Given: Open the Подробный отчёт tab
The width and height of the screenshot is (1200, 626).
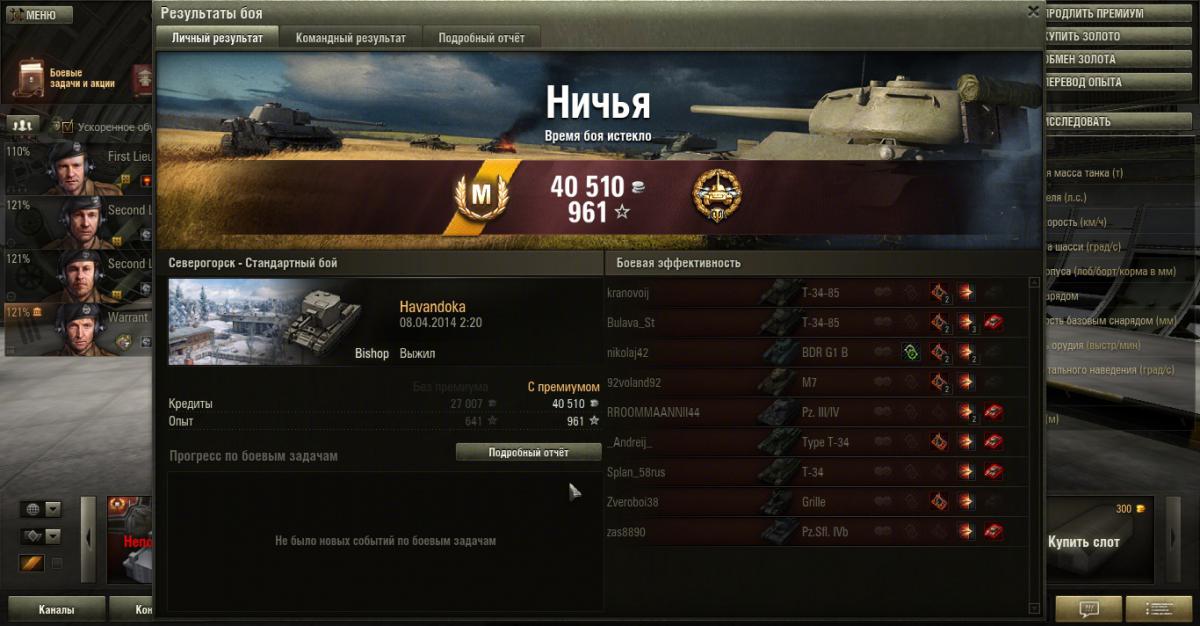Looking at the screenshot, I should click(482, 38).
